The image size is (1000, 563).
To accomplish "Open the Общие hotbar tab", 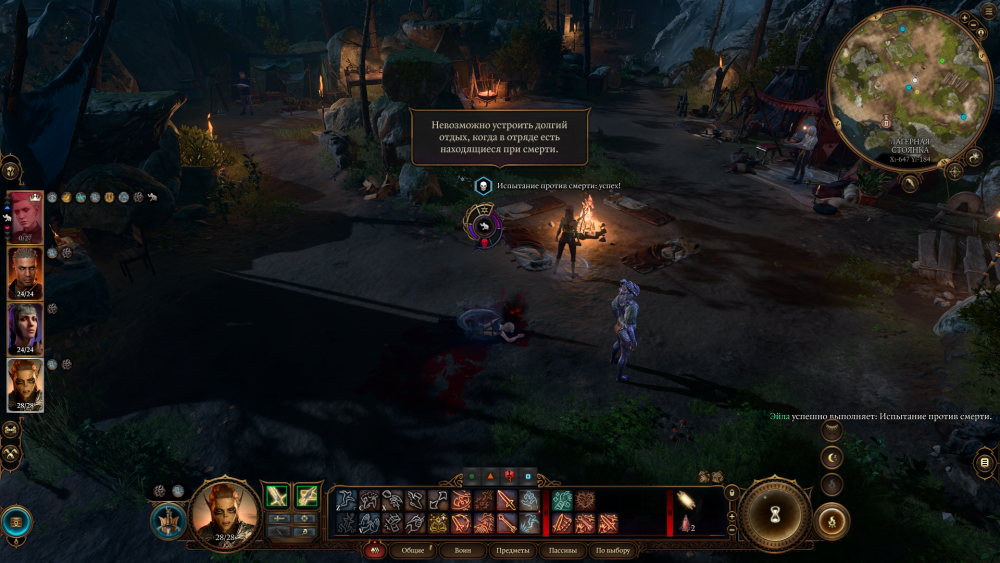I will tap(413, 550).
